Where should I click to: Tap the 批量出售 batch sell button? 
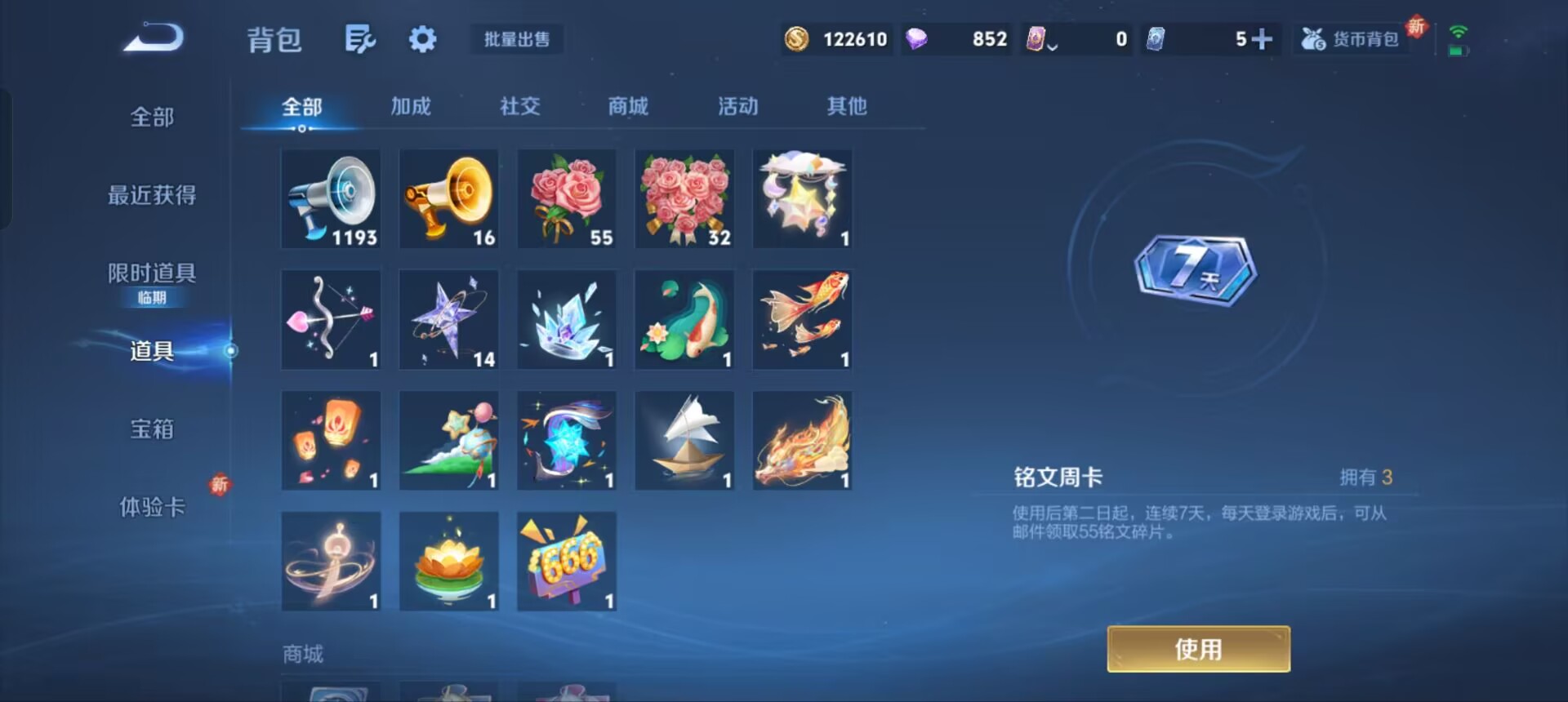pyautogui.click(x=516, y=39)
